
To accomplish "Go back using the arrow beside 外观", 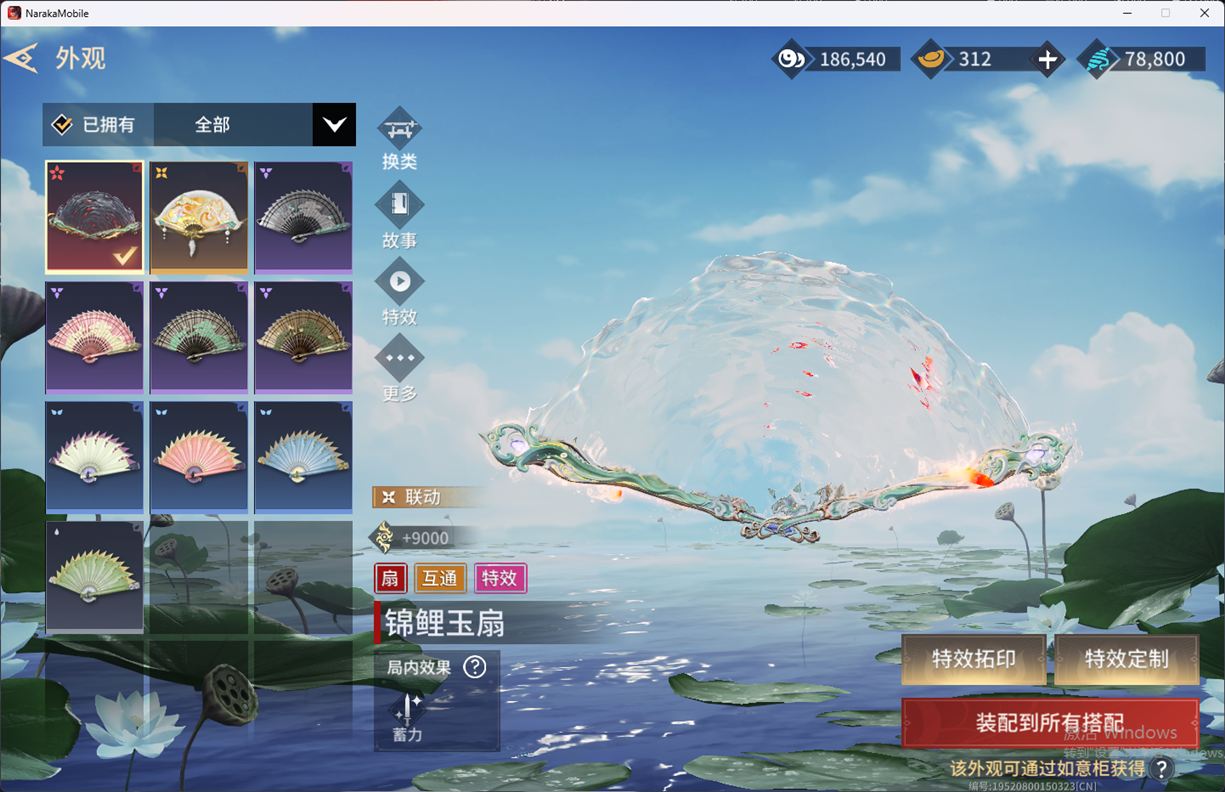I will click(21, 58).
